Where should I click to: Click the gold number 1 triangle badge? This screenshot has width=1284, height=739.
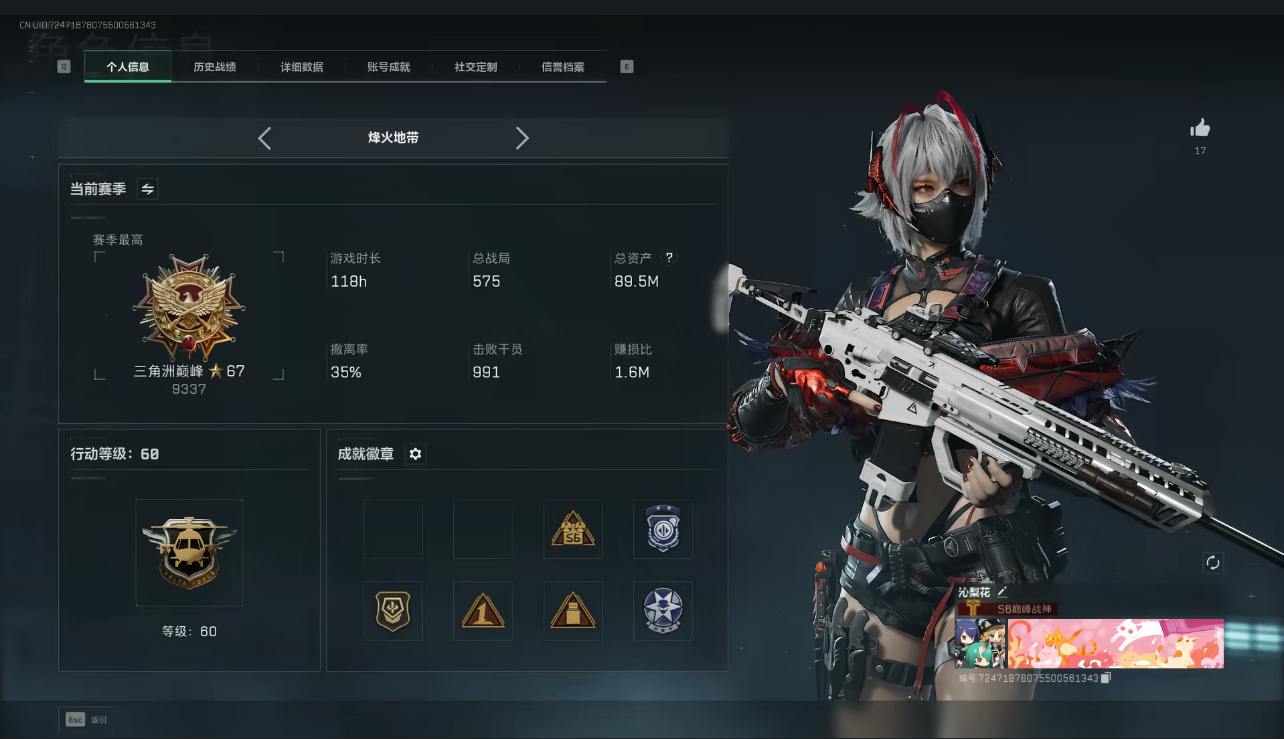(x=483, y=610)
